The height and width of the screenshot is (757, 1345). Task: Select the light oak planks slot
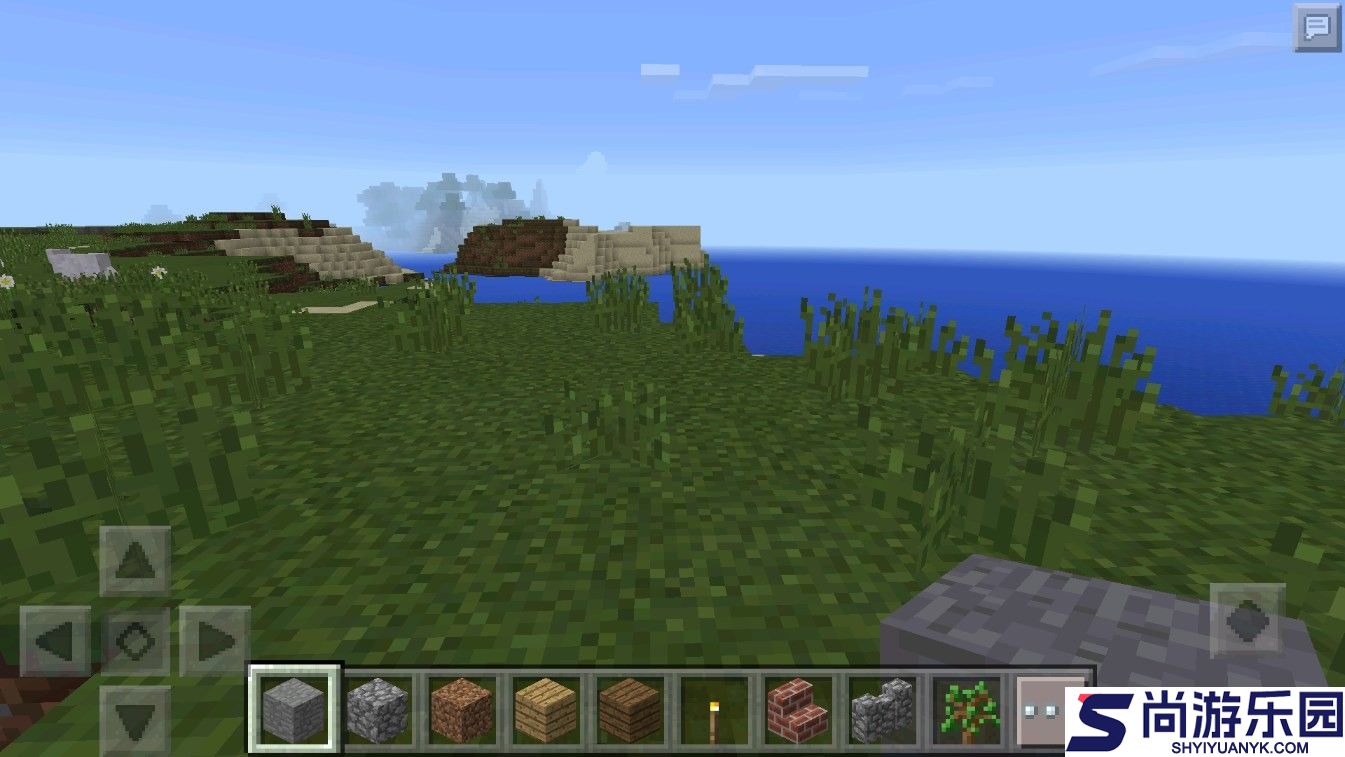pyautogui.click(x=546, y=710)
